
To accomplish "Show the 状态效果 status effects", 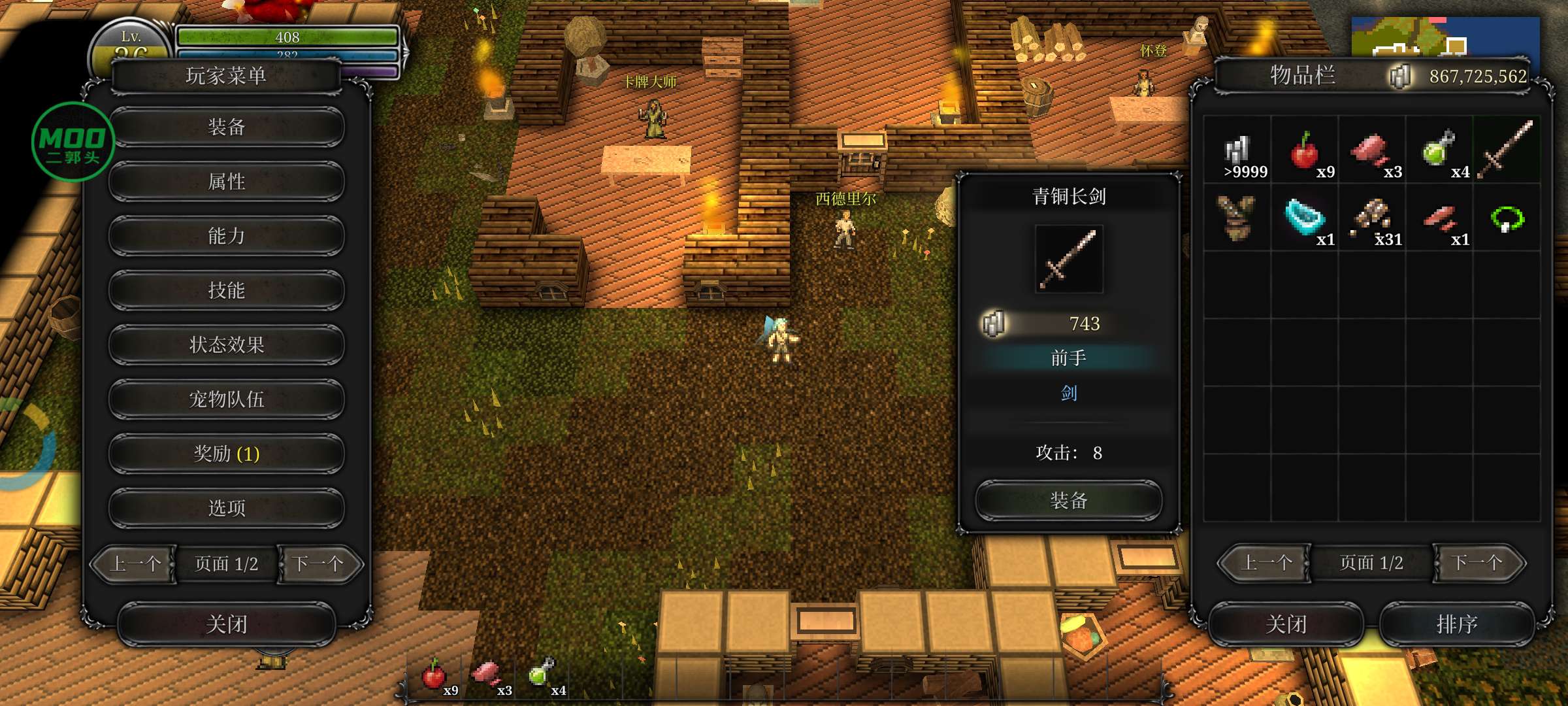I will (x=226, y=345).
